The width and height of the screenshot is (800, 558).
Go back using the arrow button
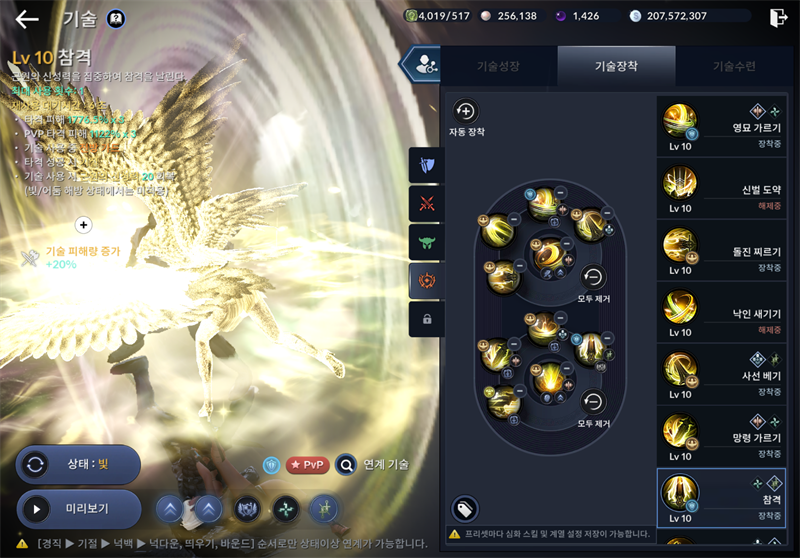click(27, 18)
